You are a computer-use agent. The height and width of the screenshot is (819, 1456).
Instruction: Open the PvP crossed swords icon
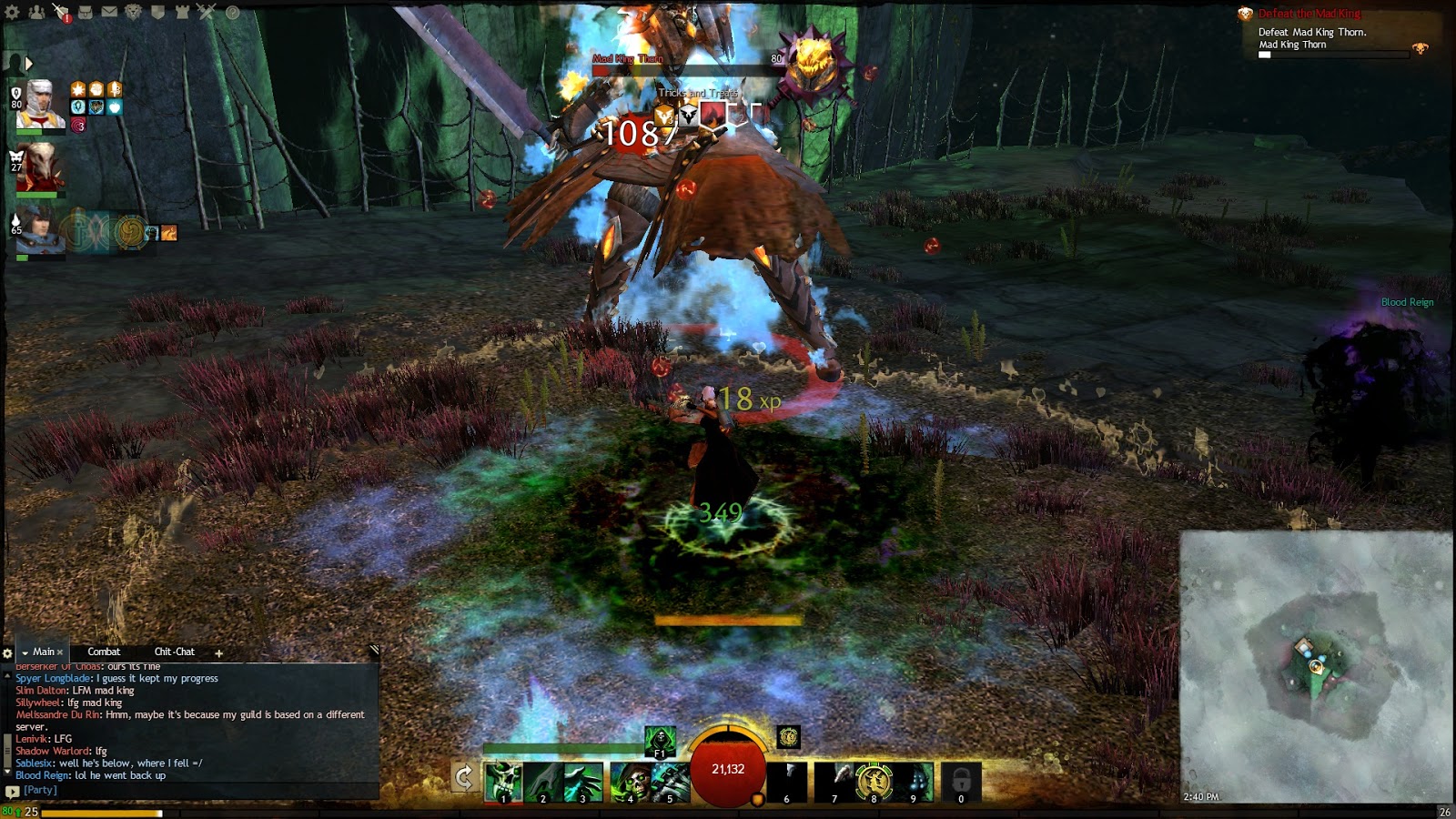point(207,11)
